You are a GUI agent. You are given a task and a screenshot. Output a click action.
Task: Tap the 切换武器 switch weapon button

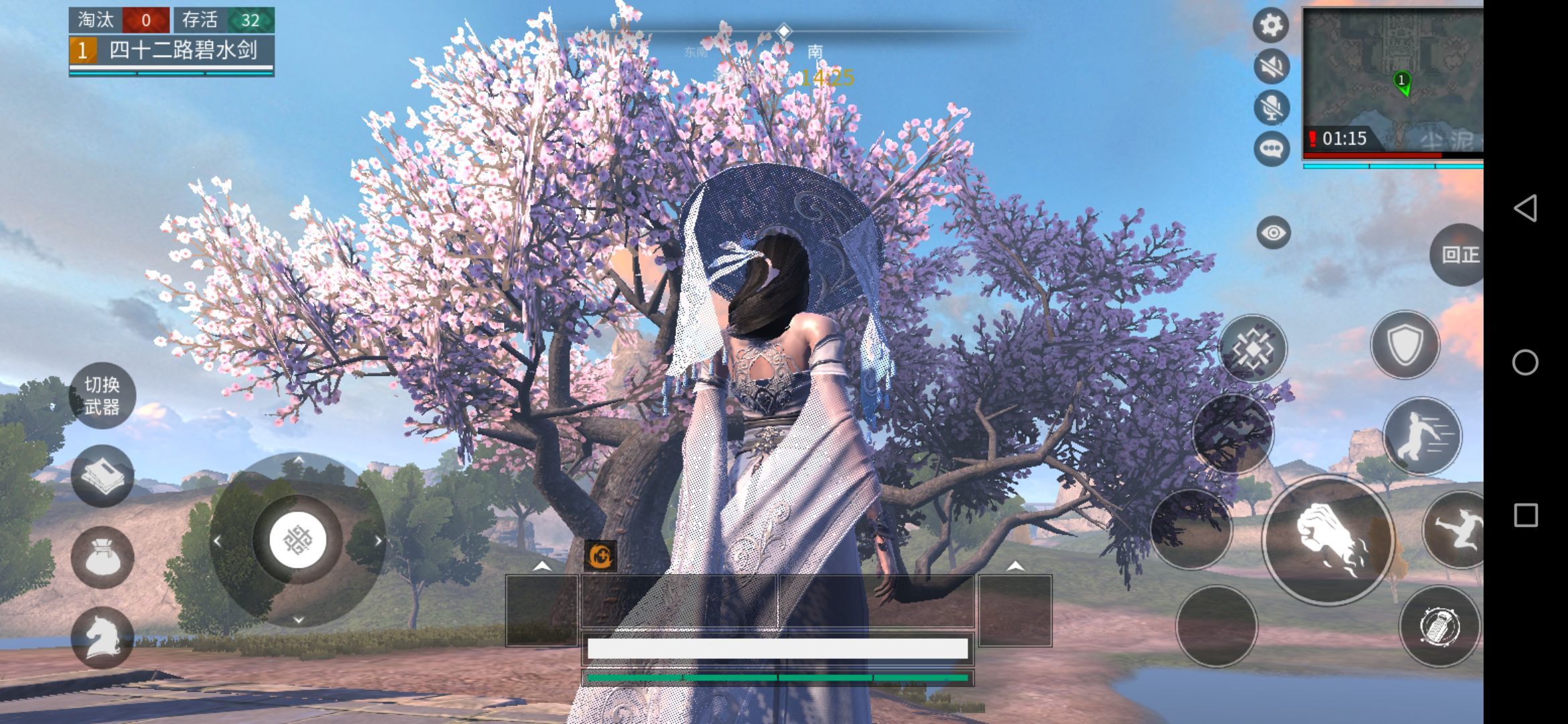[102, 396]
